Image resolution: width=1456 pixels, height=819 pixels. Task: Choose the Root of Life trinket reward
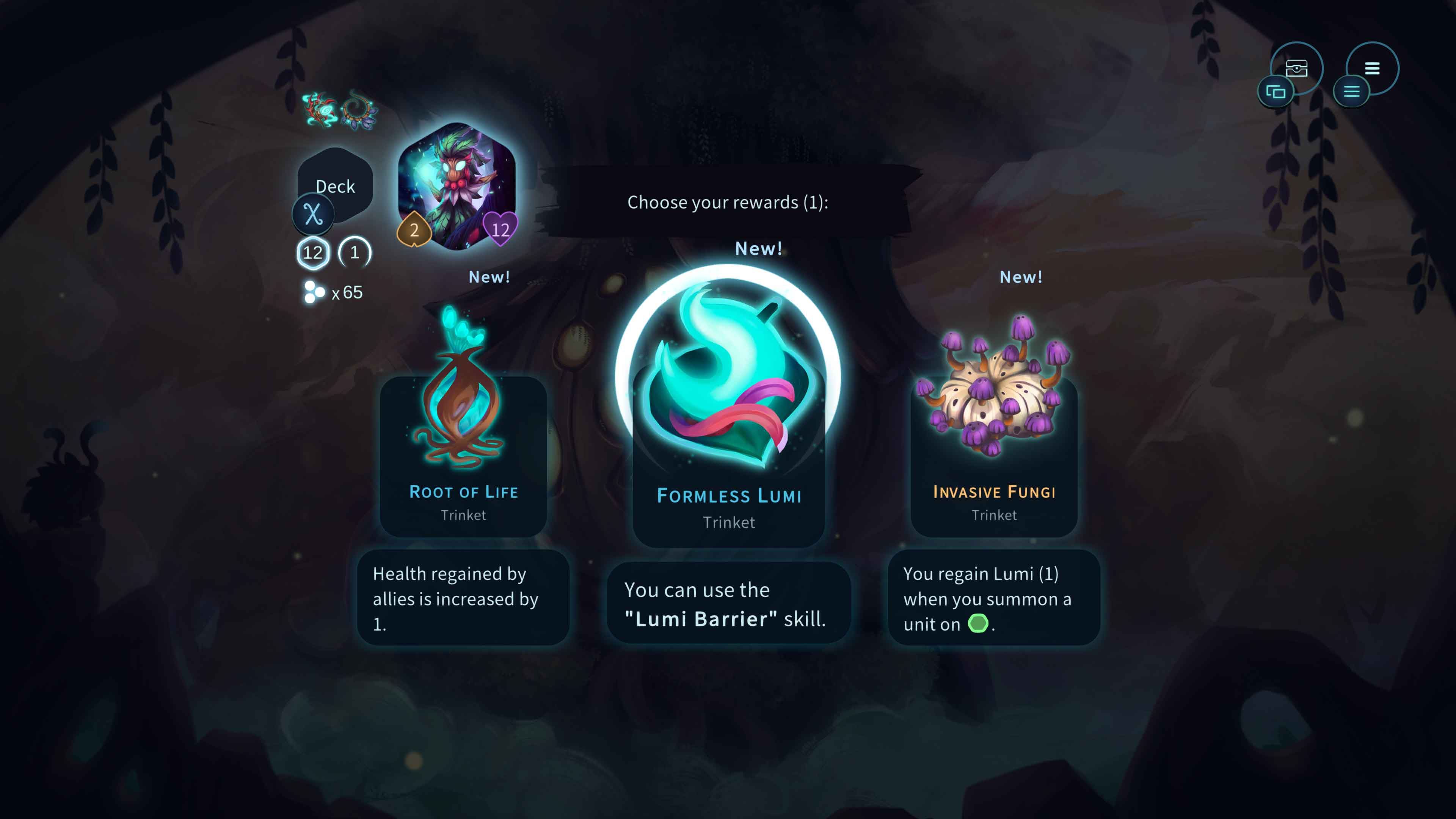[463, 441]
